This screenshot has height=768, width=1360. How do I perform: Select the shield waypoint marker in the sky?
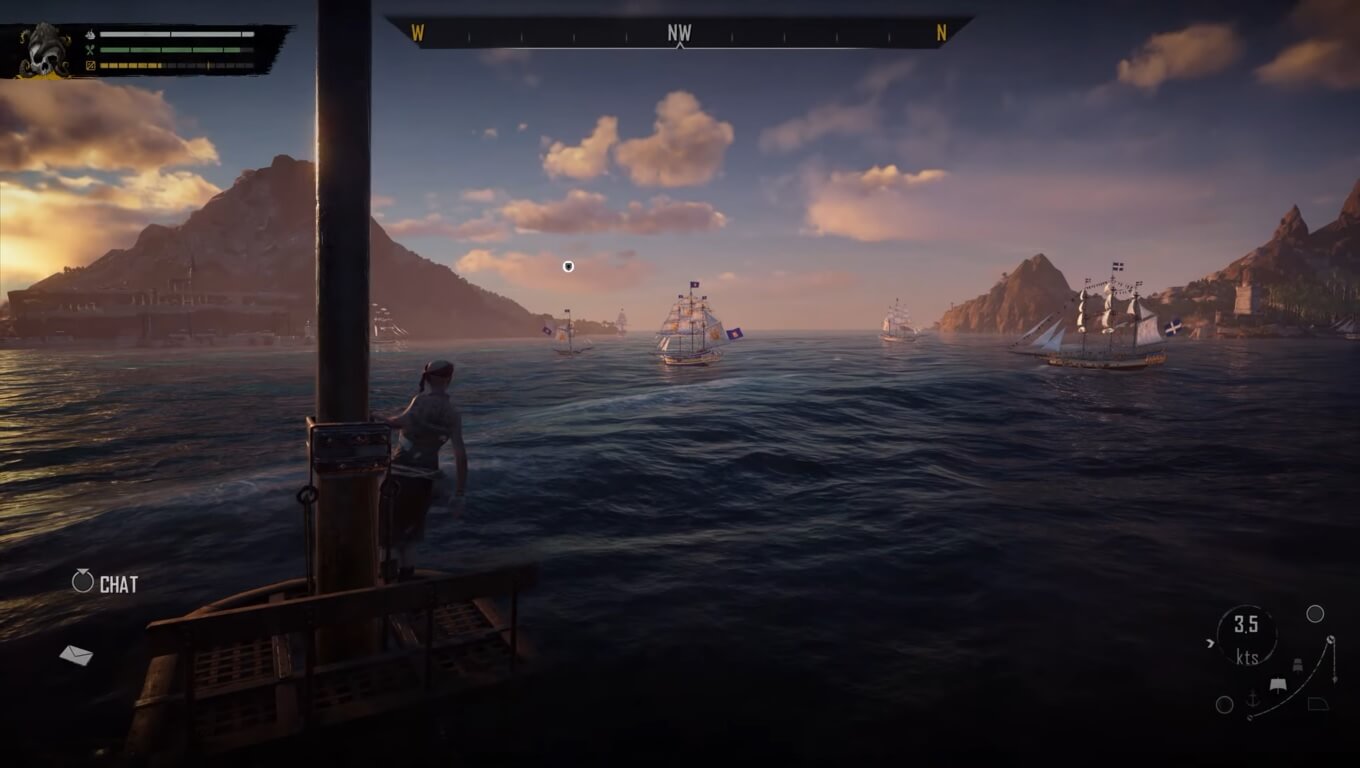pyautogui.click(x=568, y=266)
